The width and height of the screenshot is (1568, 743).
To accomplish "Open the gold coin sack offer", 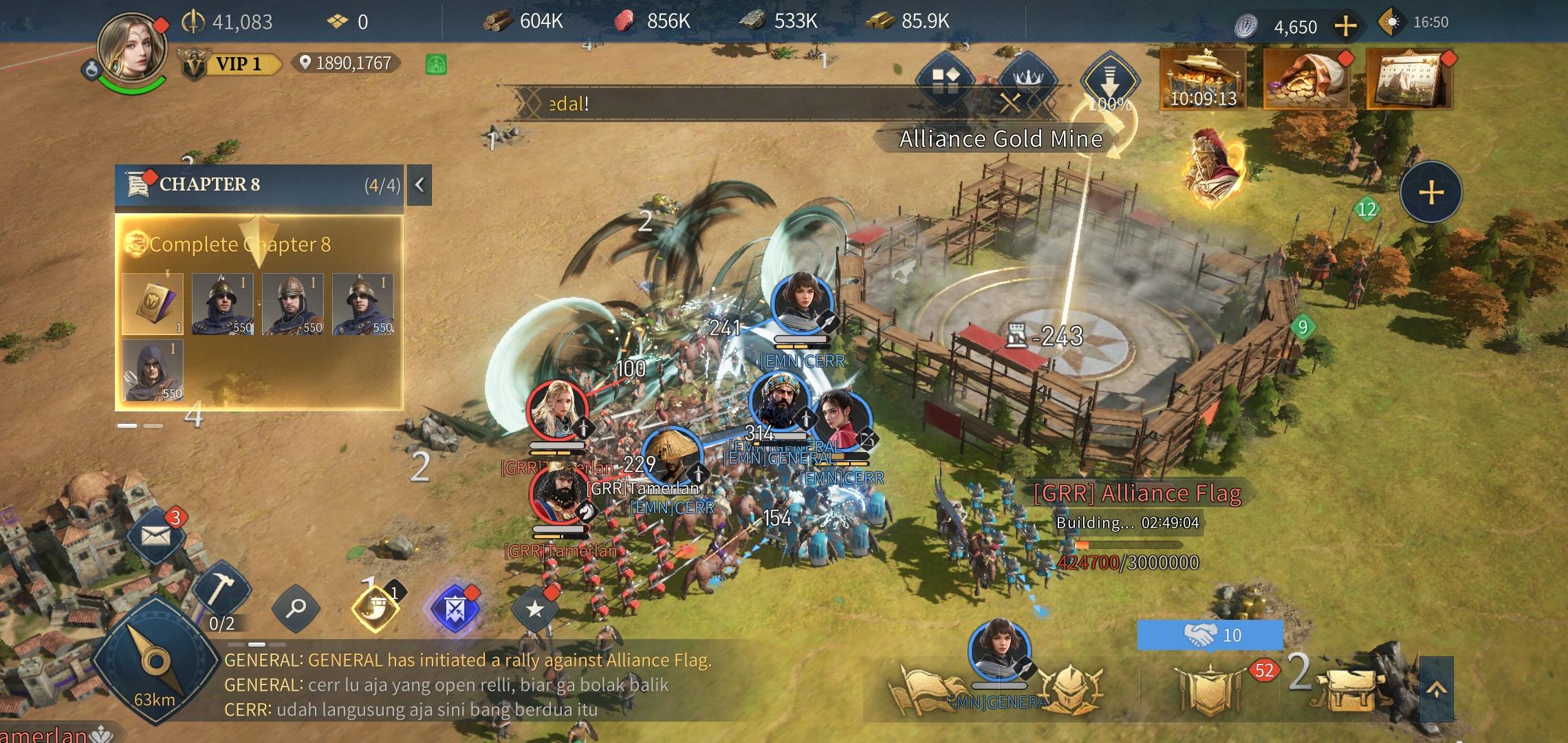I will 1305,79.
